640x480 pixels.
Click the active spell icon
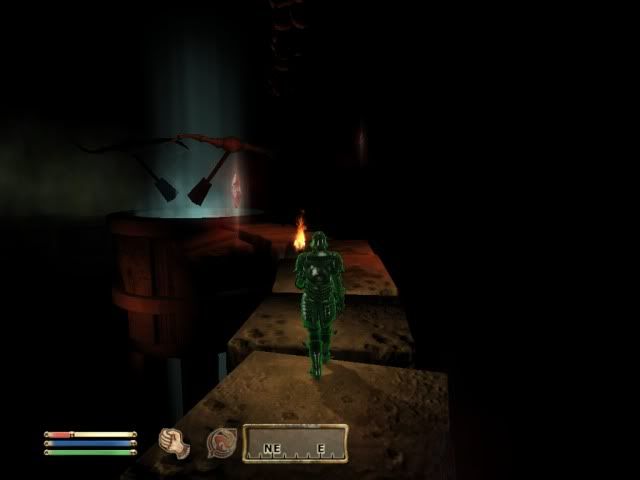(x=221, y=443)
